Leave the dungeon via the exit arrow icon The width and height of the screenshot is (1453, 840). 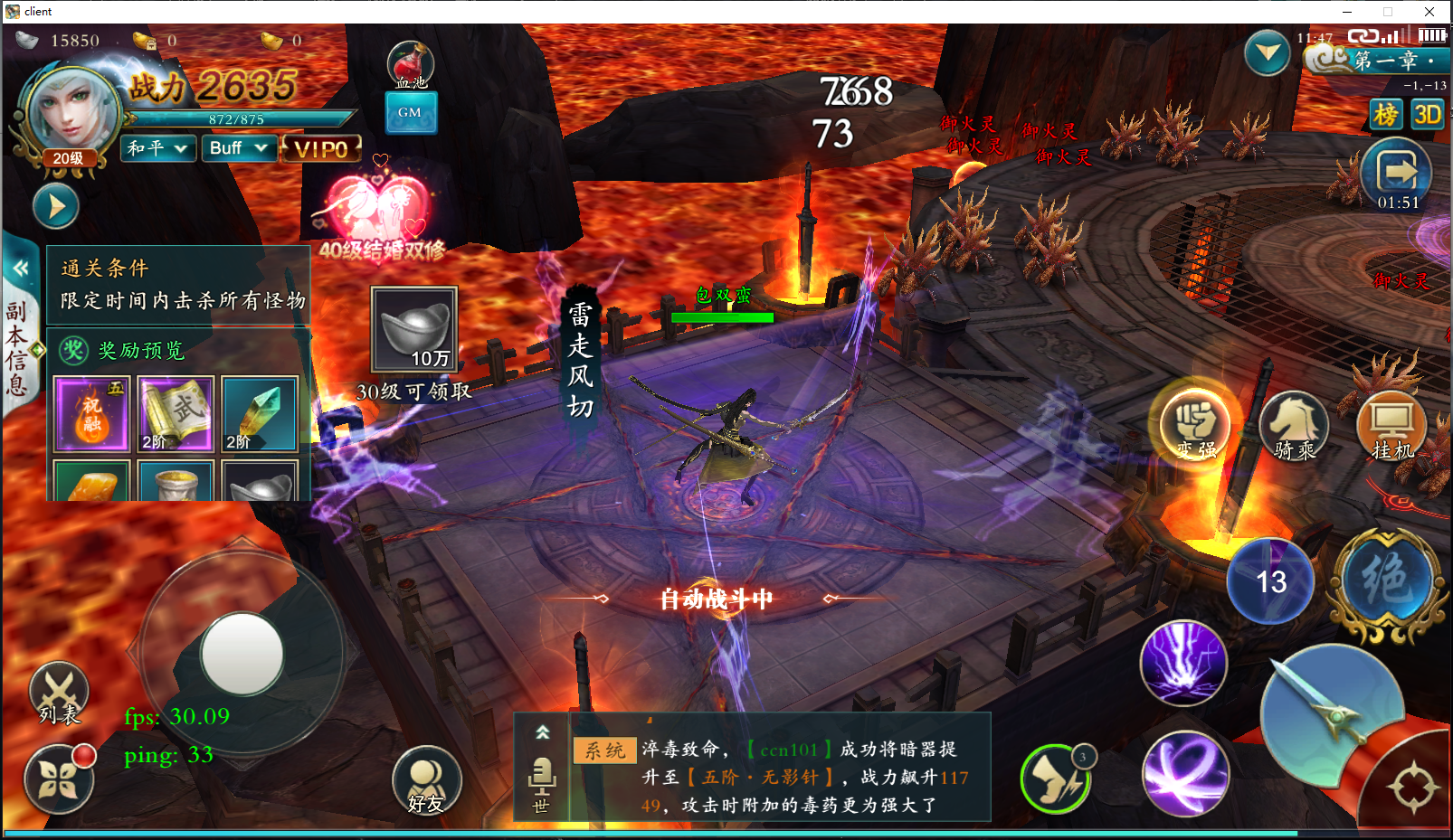tap(1397, 171)
